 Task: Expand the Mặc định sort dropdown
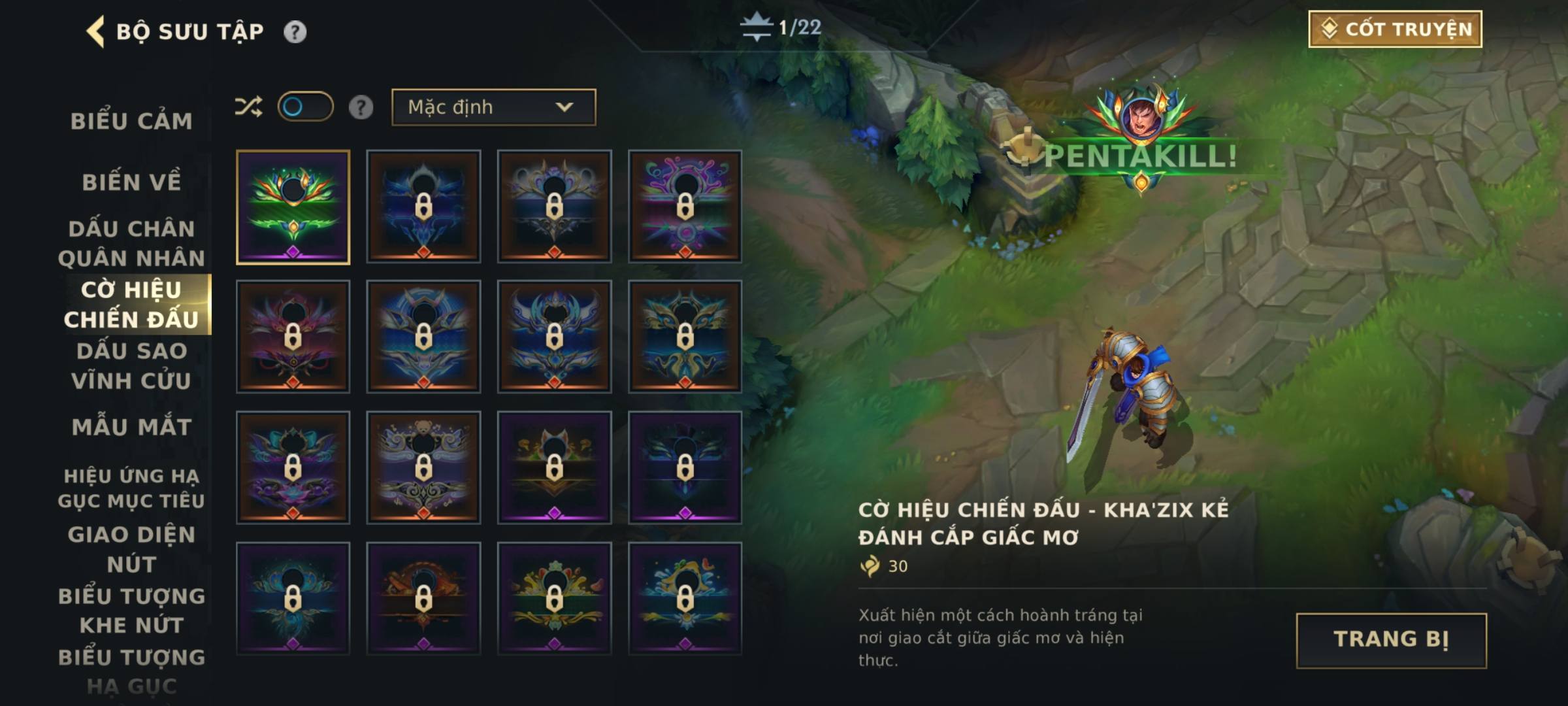point(493,107)
